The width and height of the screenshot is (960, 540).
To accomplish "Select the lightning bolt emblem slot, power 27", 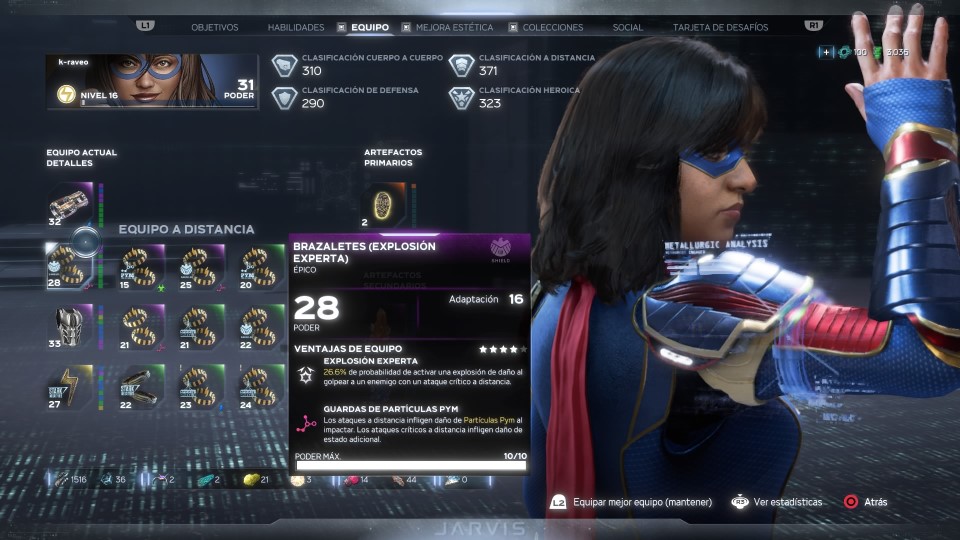I will coord(71,386).
